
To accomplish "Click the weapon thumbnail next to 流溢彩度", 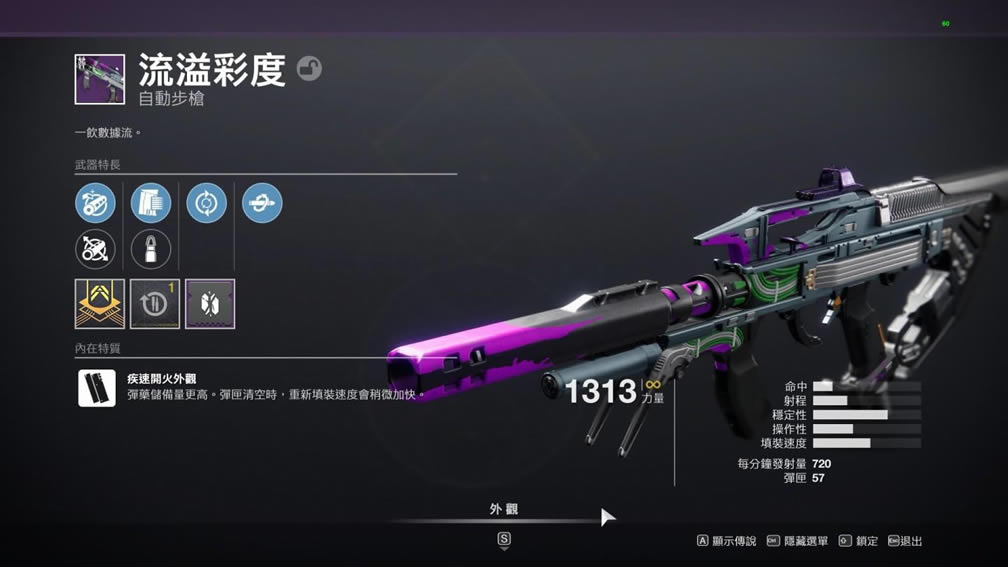I will coord(100,80).
